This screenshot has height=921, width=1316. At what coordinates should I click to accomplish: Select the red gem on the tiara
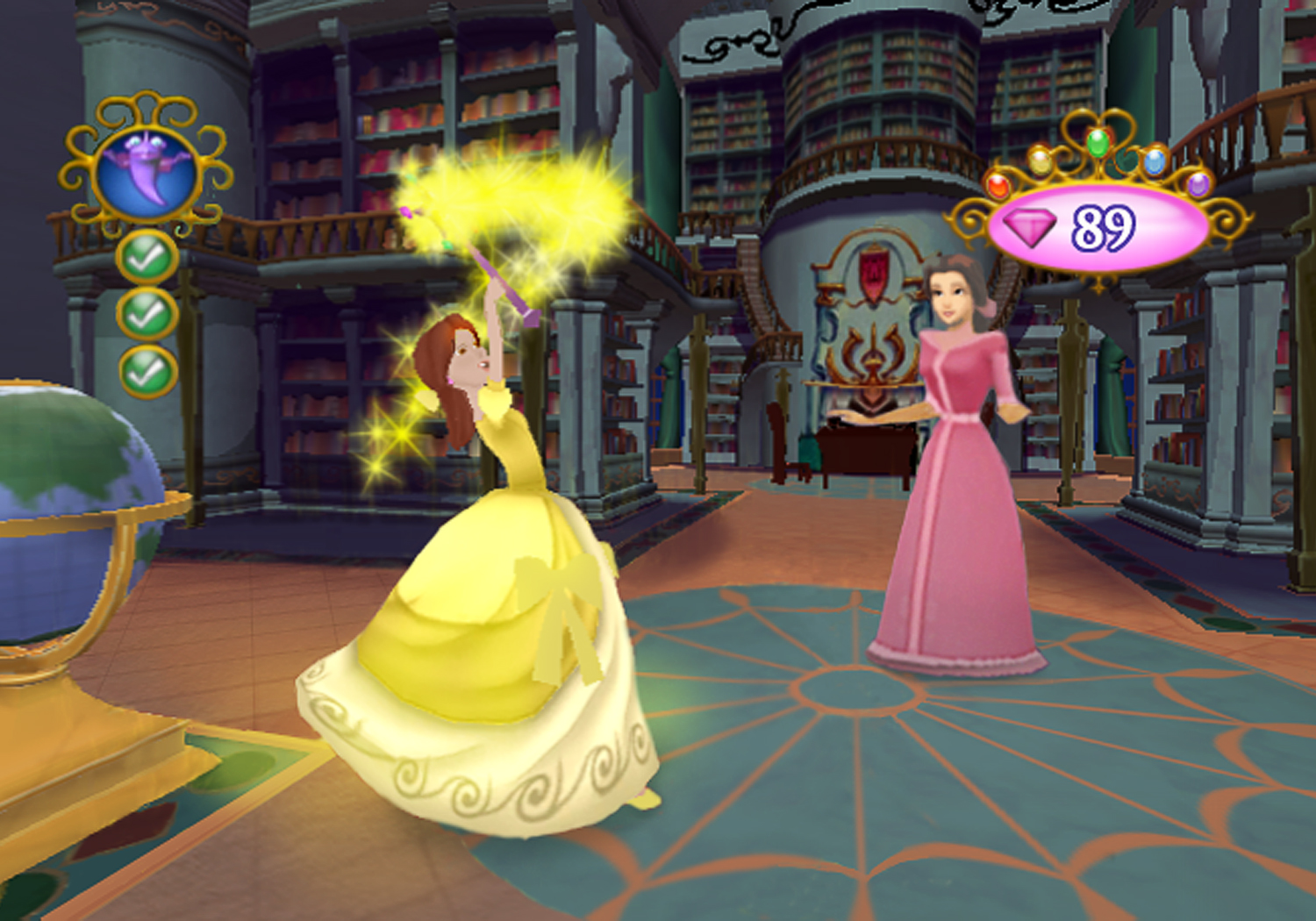pyautogui.click(x=998, y=188)
